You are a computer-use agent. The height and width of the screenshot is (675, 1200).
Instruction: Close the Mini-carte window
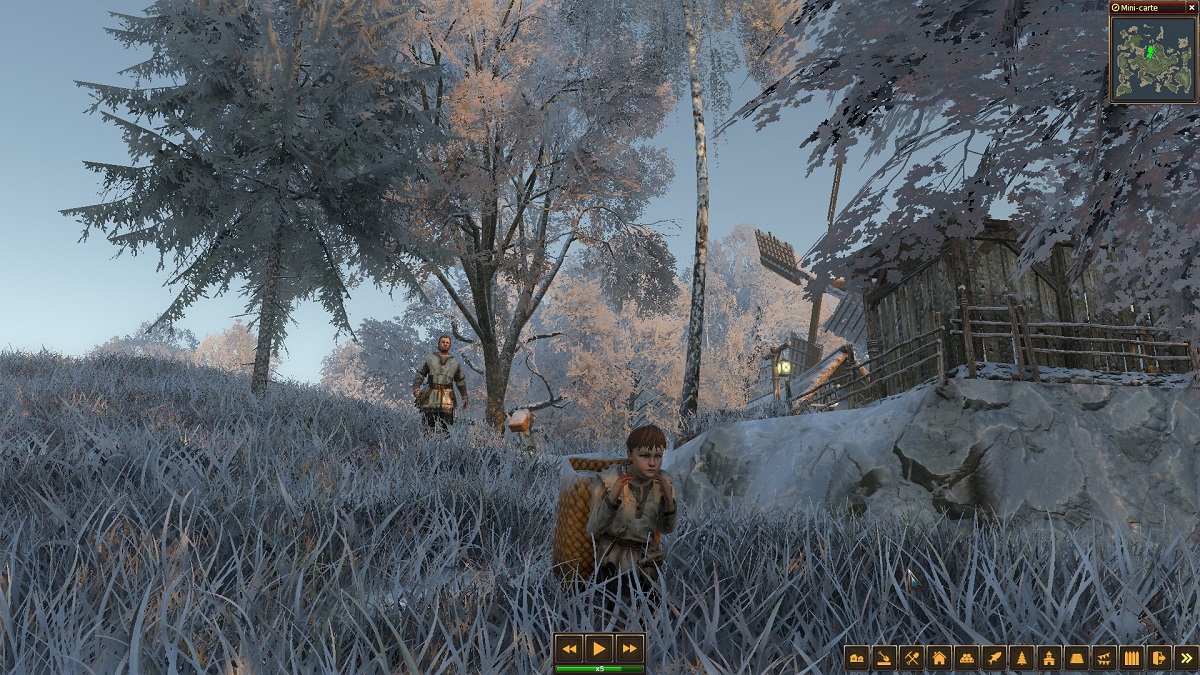(x=1191, y=7)
